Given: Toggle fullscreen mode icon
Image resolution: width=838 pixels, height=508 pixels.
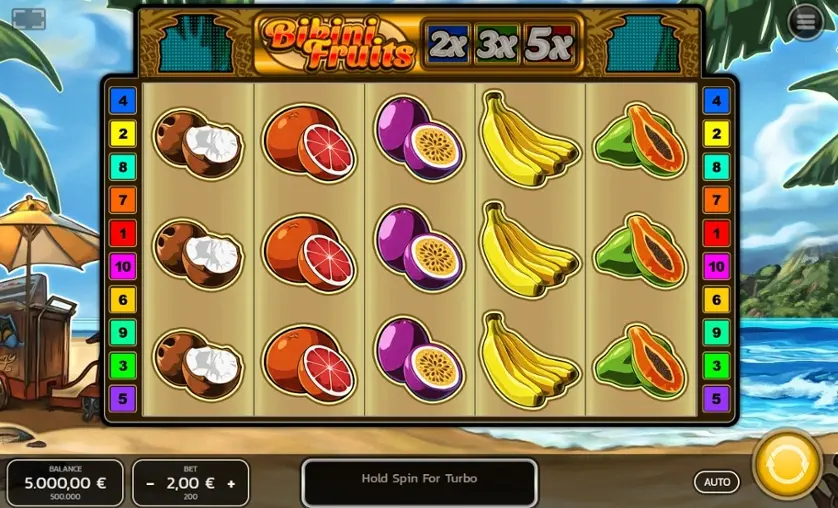Looking at the screenshot, I should click(x=28, y=19).
